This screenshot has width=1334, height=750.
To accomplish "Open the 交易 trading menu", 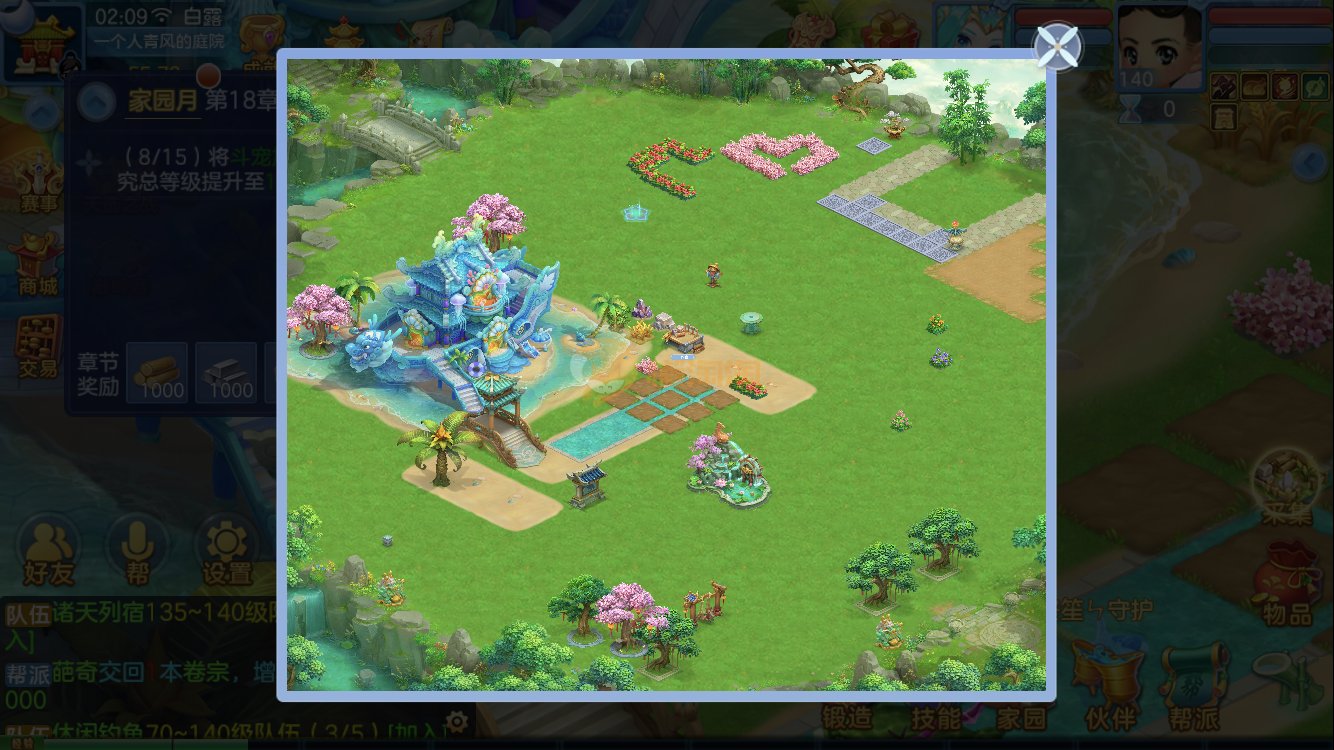I will pyautogui.click(x=39, y=346).
